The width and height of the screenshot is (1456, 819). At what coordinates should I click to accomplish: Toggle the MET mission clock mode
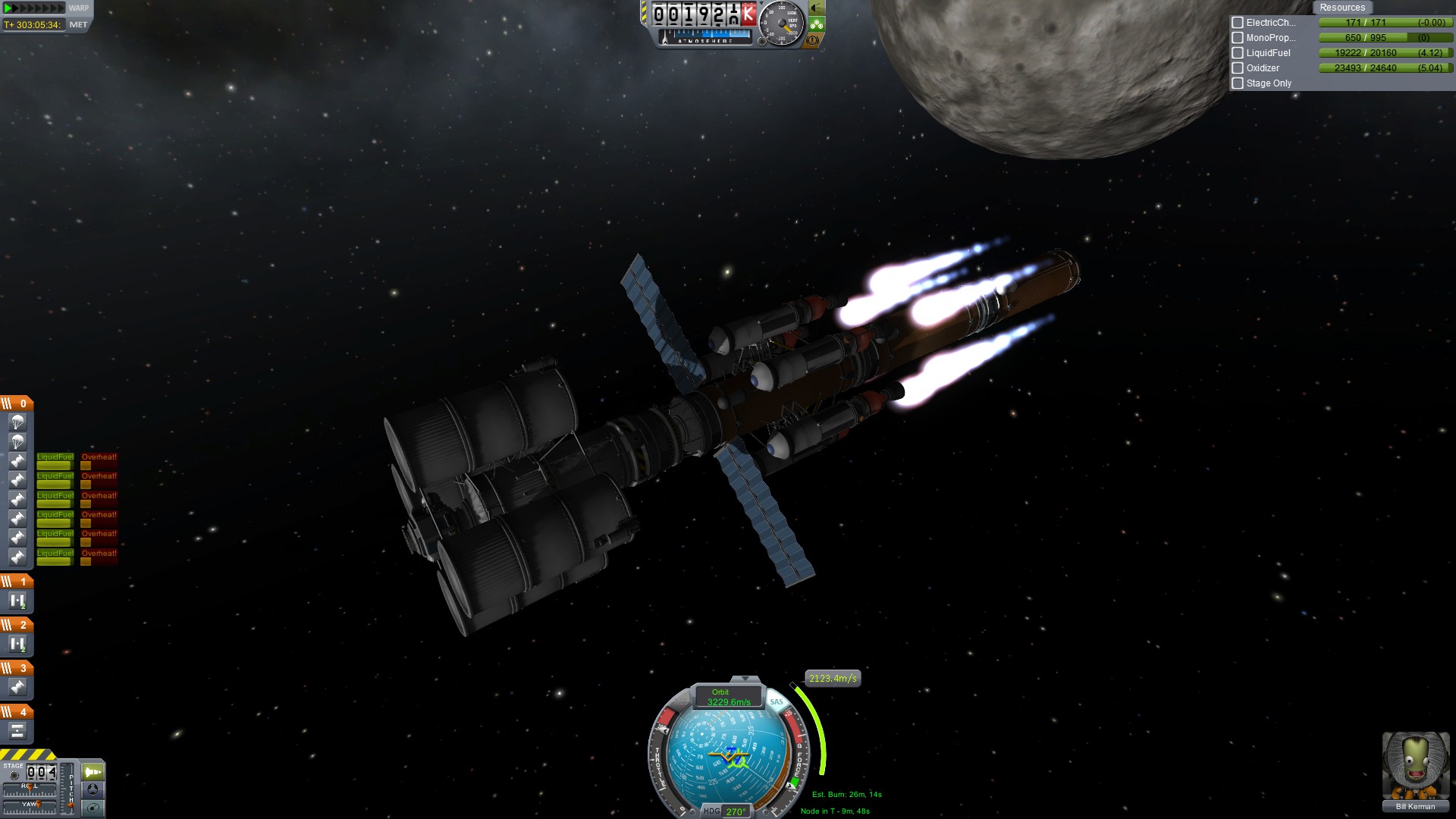(x=78, y=25)
